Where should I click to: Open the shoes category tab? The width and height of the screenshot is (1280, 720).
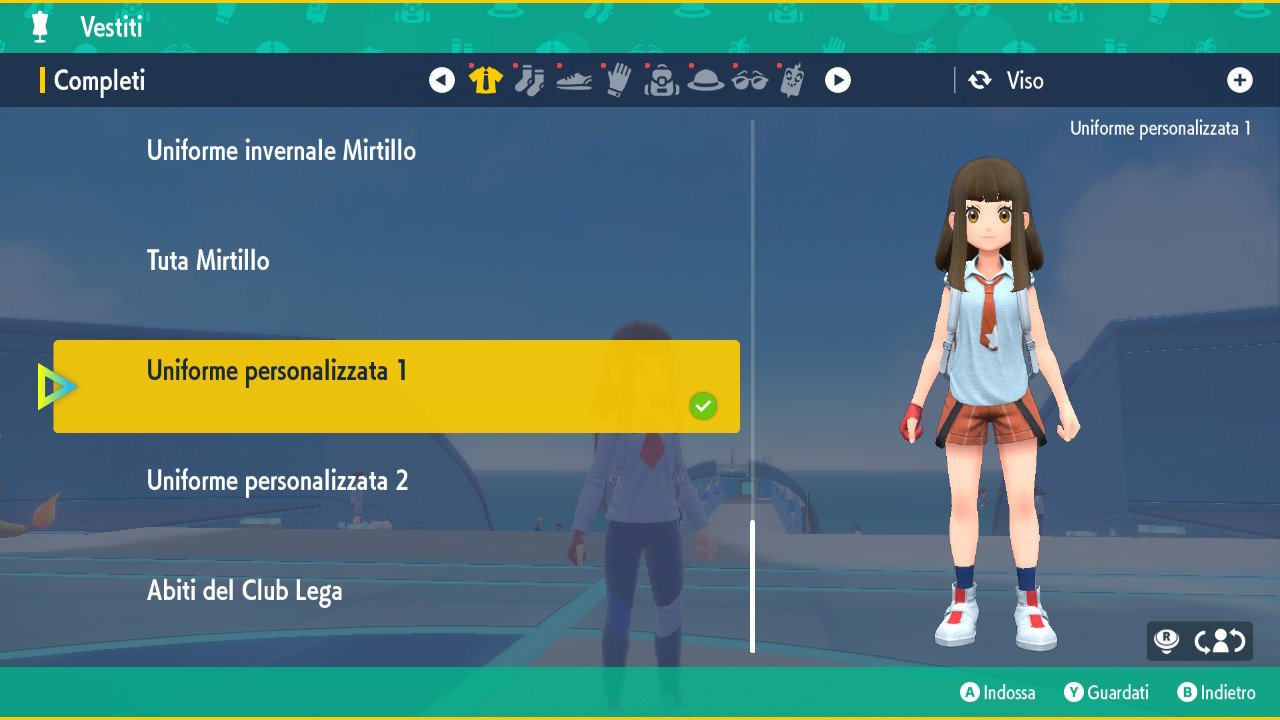[574, 81]
